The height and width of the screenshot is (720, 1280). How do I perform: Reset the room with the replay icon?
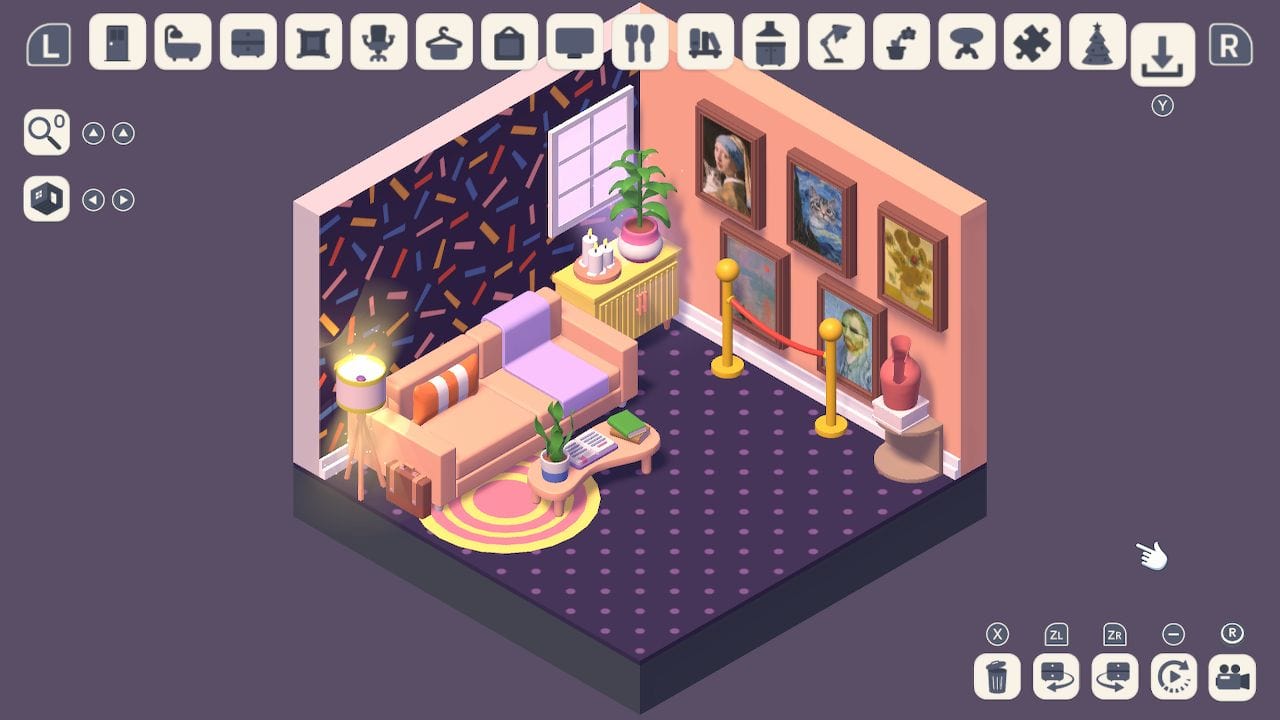pyautogui.click(x=1172, y=677)
